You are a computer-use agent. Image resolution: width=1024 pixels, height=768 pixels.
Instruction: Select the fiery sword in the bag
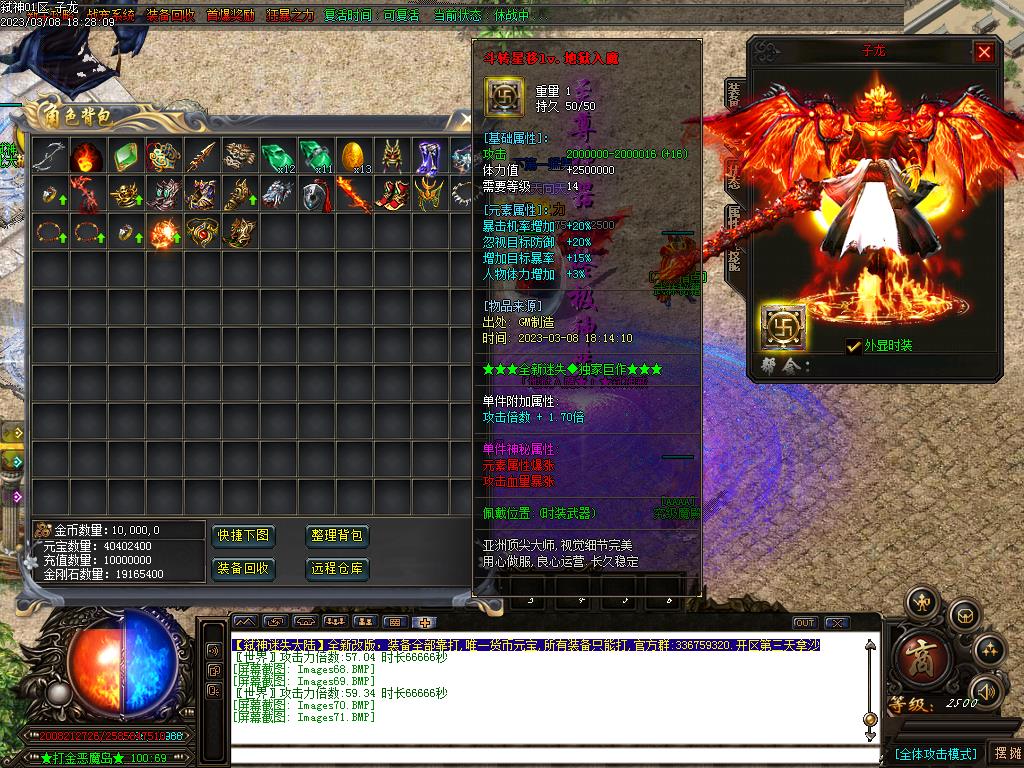(x=354, y=194)
